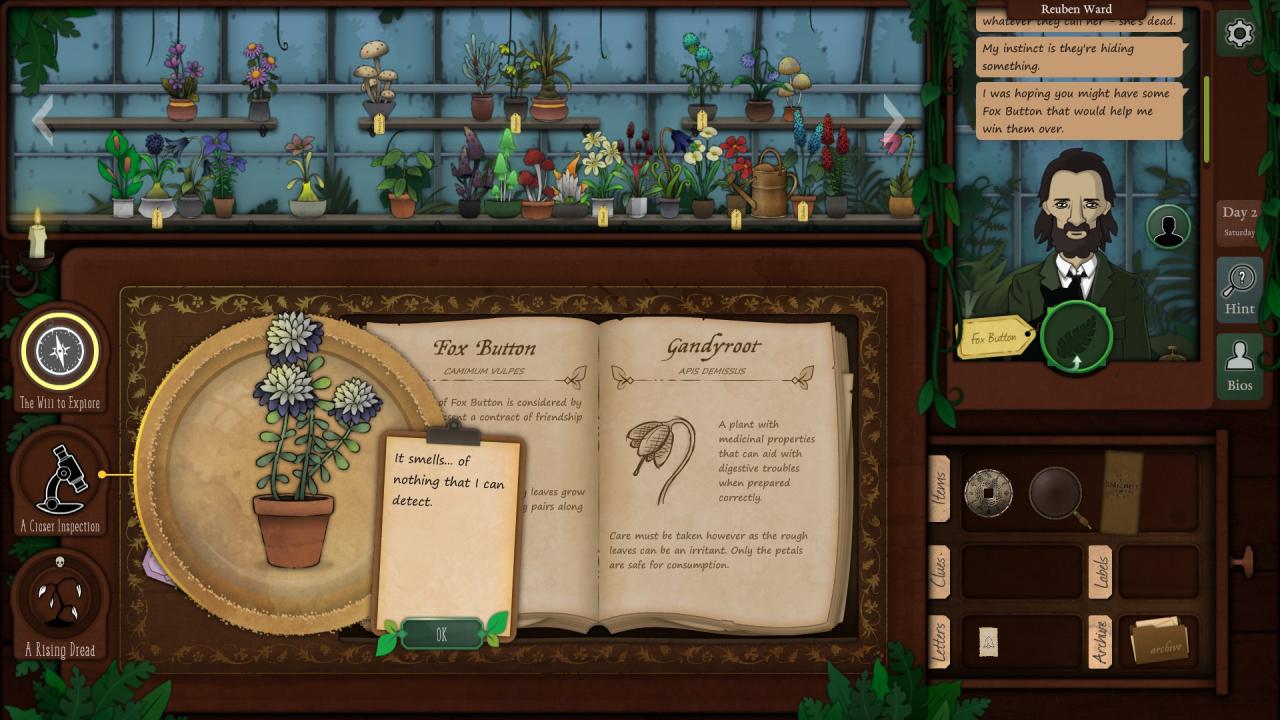Select The Will to Explore compass
The image size is (1280, 720).
click(60, 351)
